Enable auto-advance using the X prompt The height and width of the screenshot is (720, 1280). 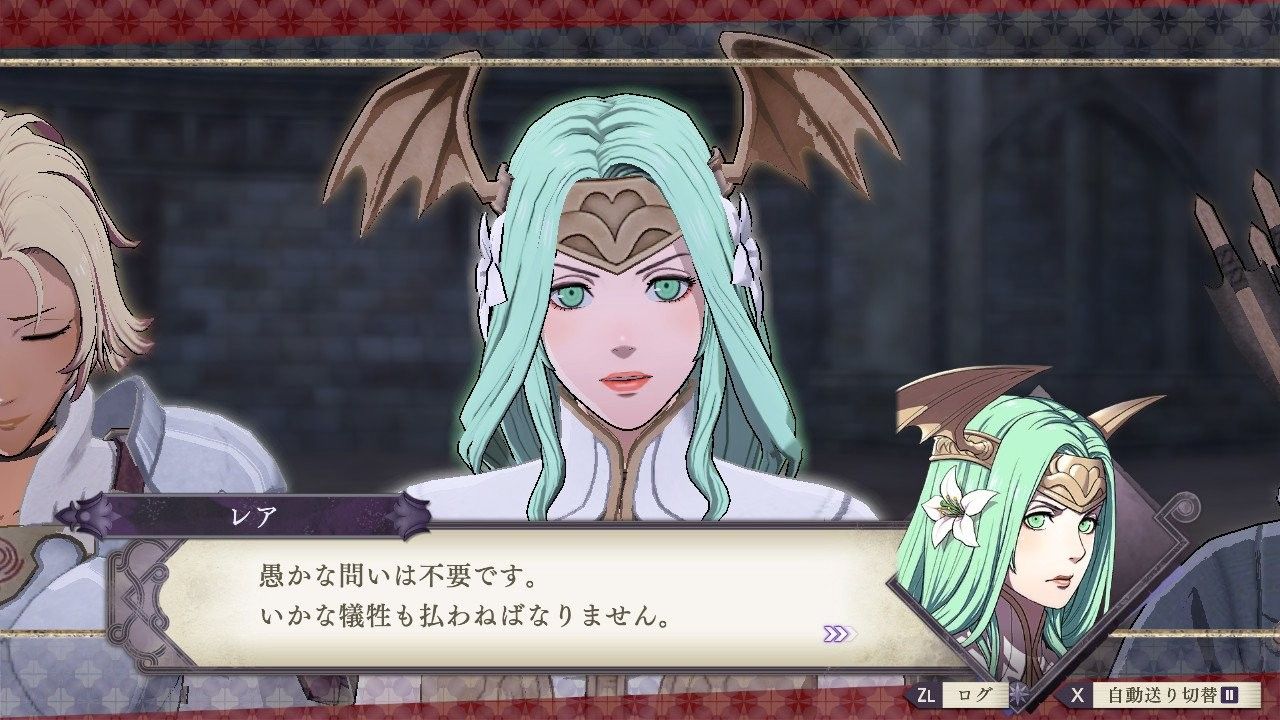coord(1078,694)
